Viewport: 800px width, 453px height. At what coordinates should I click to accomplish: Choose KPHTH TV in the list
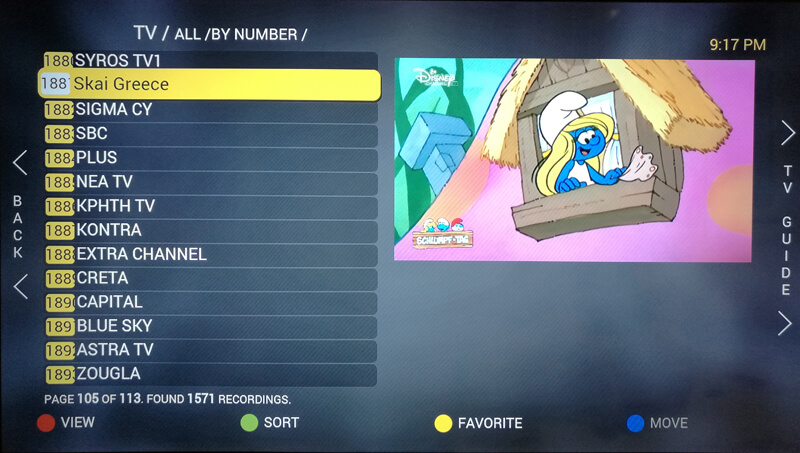coord(210,206)
